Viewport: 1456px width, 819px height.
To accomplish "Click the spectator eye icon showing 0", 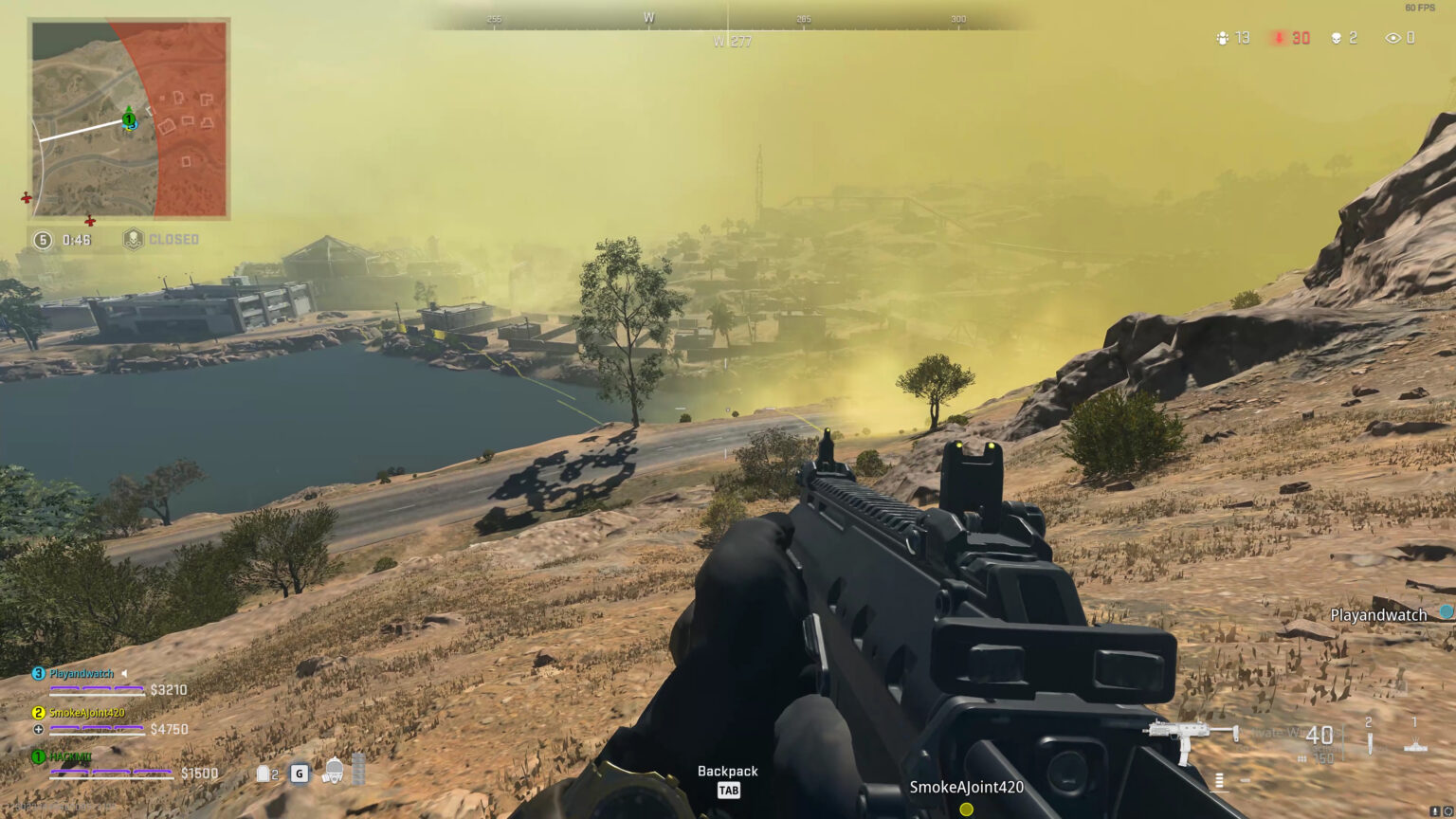I will click(x=1392, y=38).
